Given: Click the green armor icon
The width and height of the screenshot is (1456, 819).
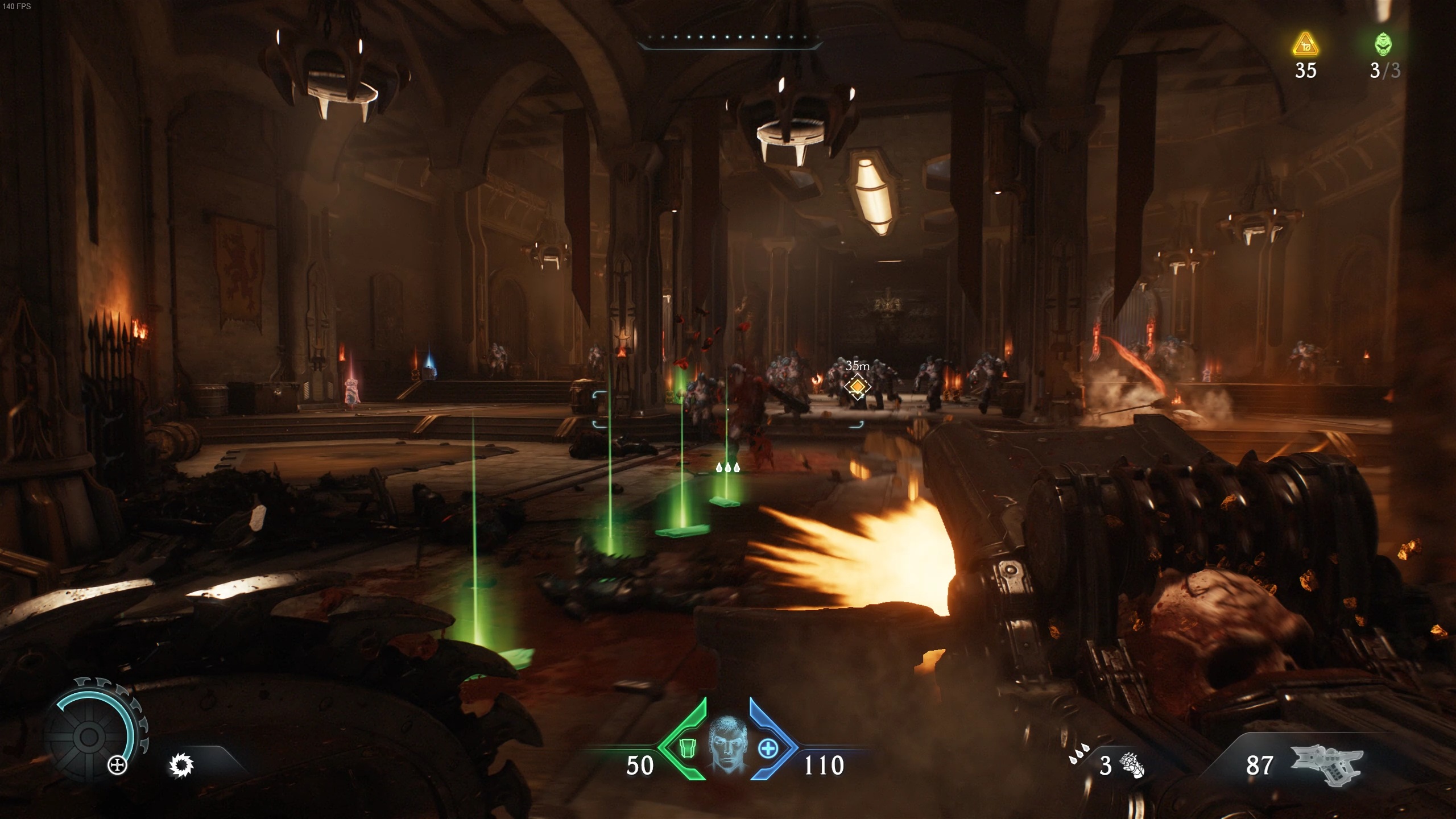Looking at the screenshot, I should [x=688, y=748].
